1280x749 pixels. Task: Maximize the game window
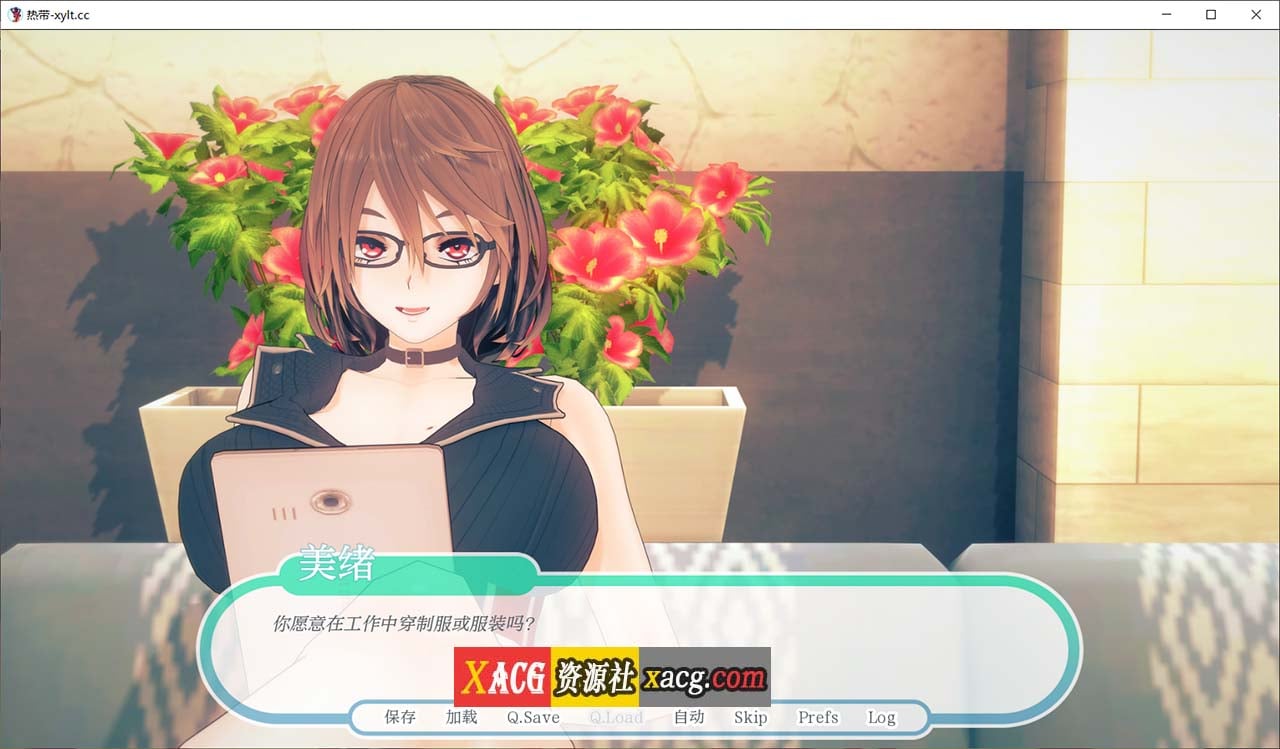pos(1211,14)
